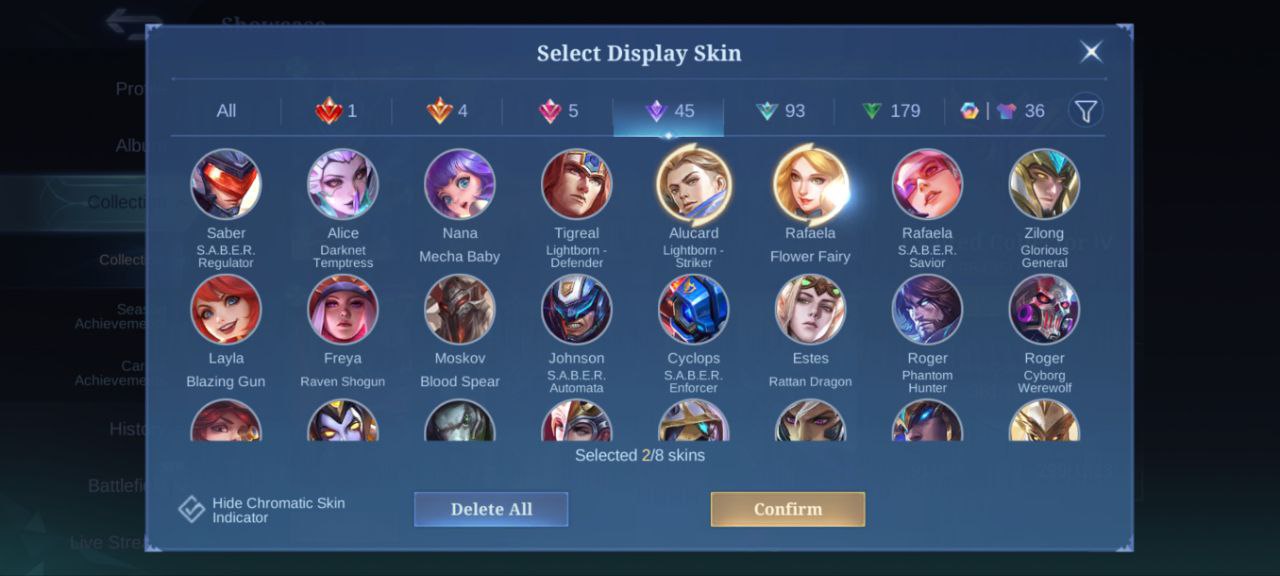1280x576 pixels.
Task: Open the skin filter funnel icon
Action: (x=1085, y=110)
